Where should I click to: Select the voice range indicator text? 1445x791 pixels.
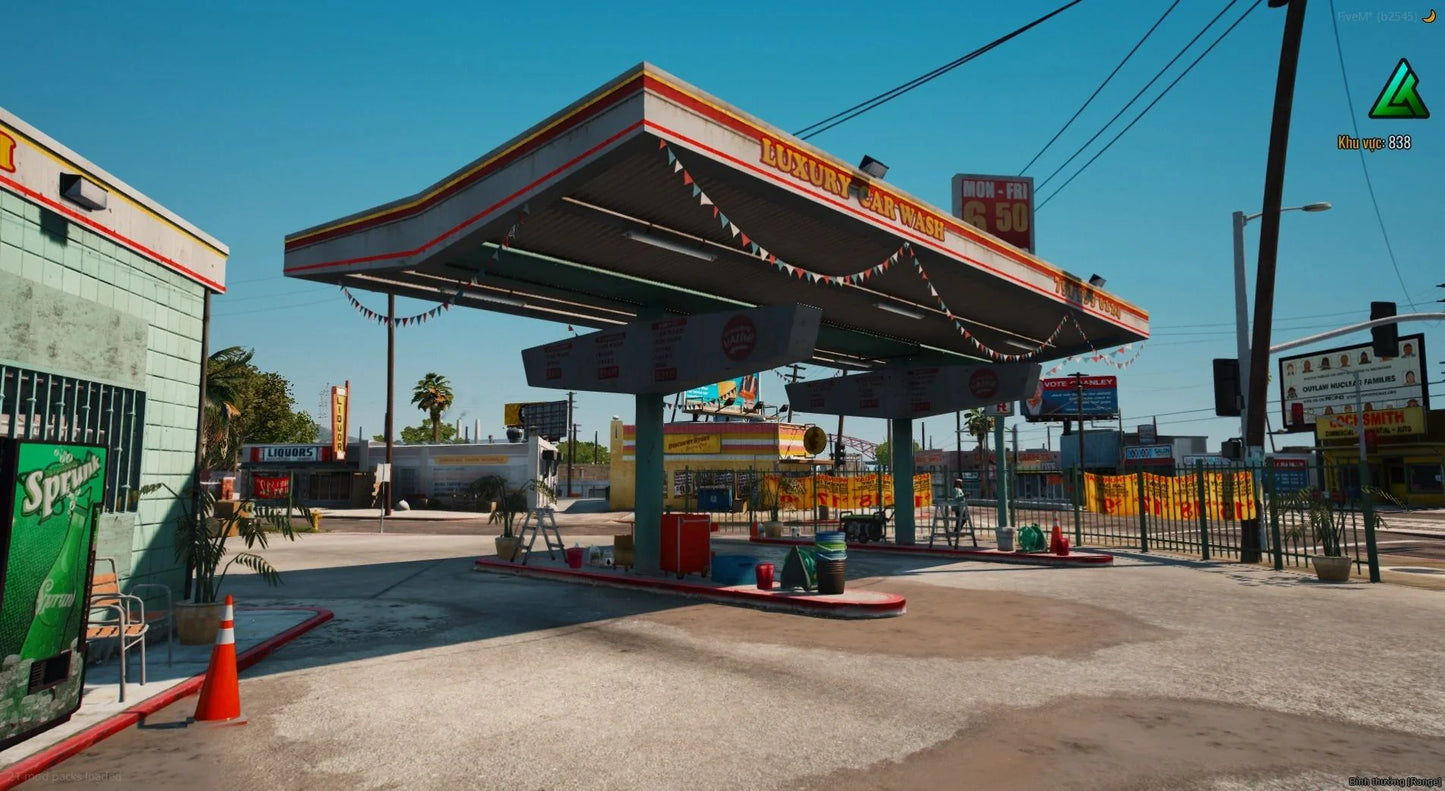pos(1394,781)
